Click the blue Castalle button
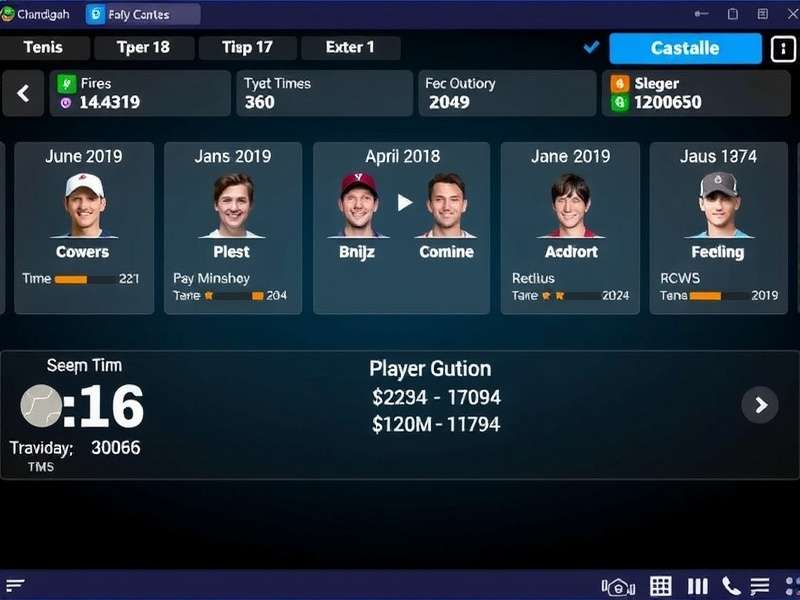 685,48
